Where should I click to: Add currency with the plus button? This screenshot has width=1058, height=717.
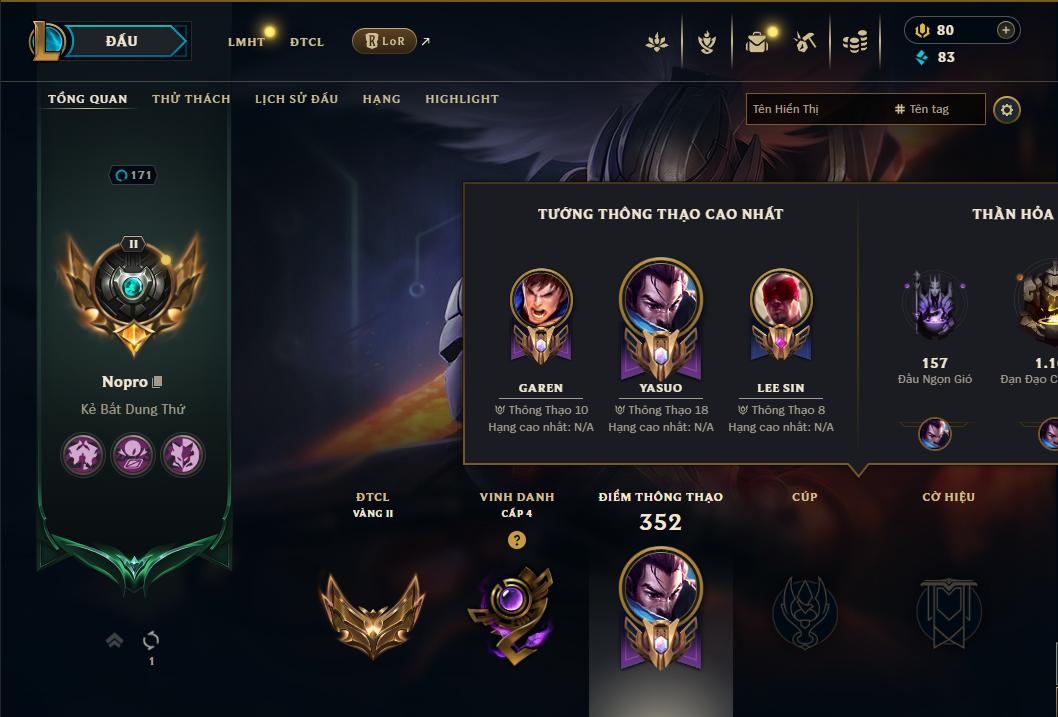click(x=1006, y=30)
